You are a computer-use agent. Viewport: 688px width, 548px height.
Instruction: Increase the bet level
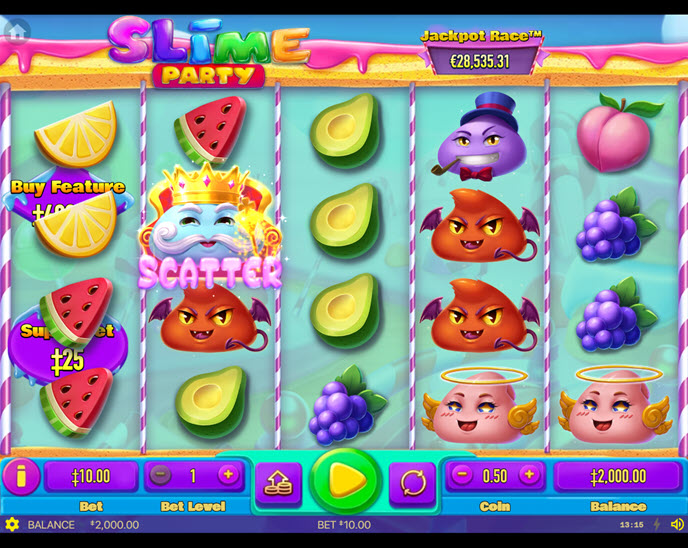pyautogui.click(x=227, y=476)
